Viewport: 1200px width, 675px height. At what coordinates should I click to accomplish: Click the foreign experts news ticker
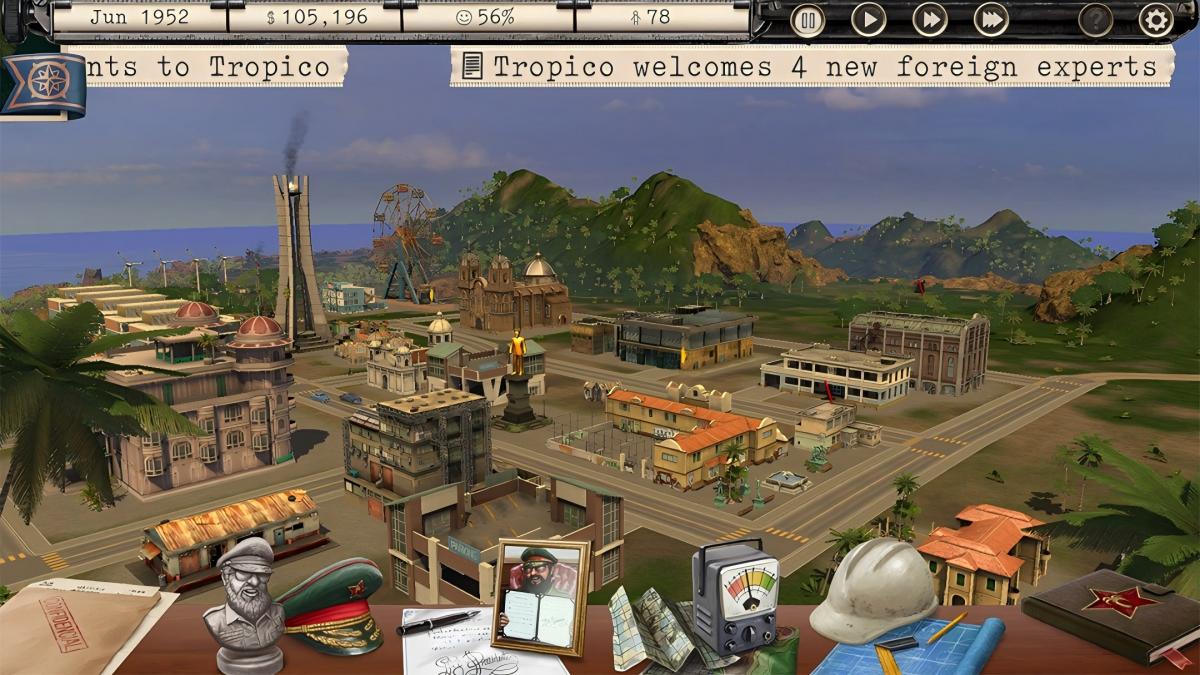(810, 67)
